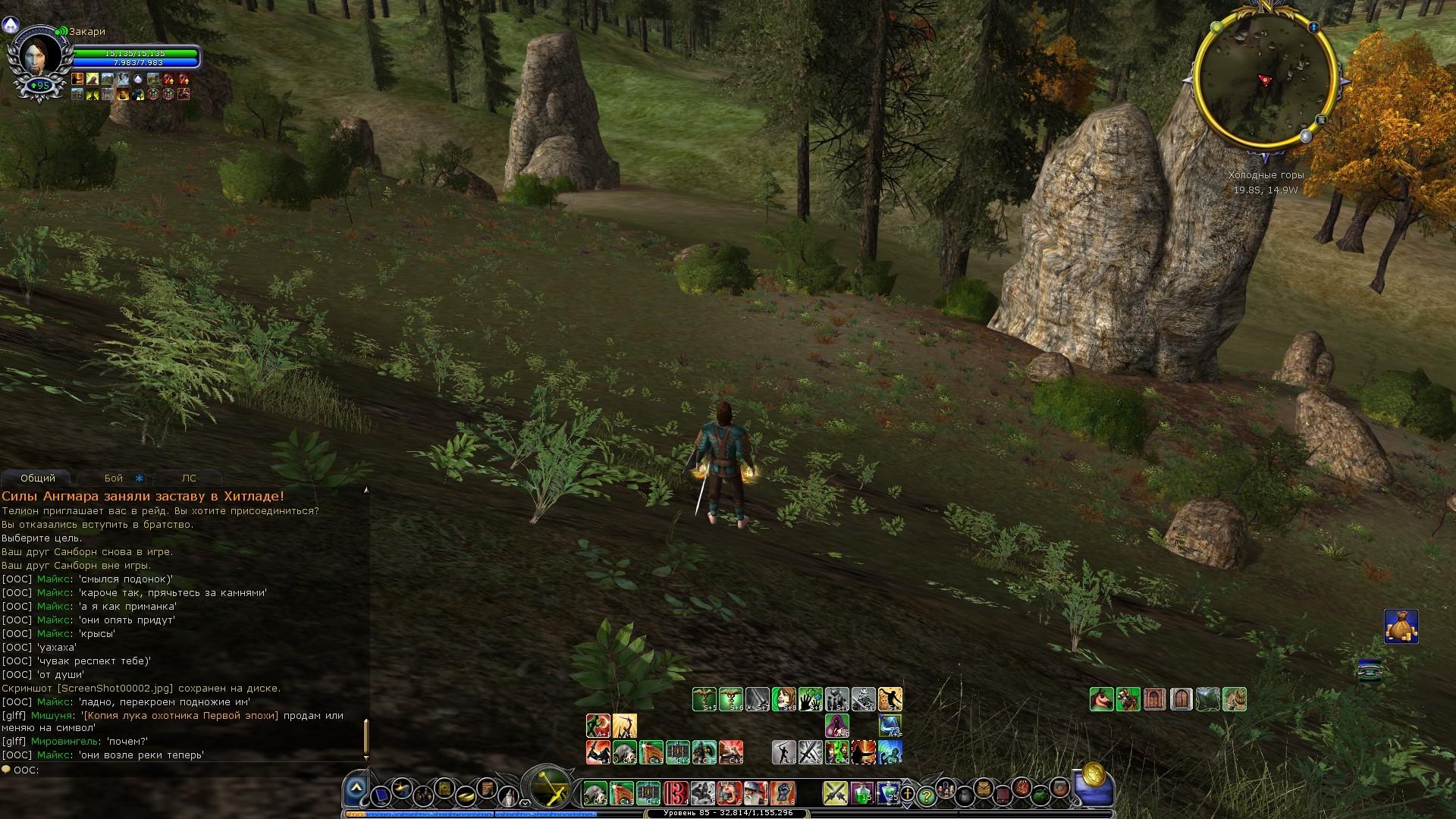Open the coin sack icon
1456x819 pixels.
(1401, 626)
